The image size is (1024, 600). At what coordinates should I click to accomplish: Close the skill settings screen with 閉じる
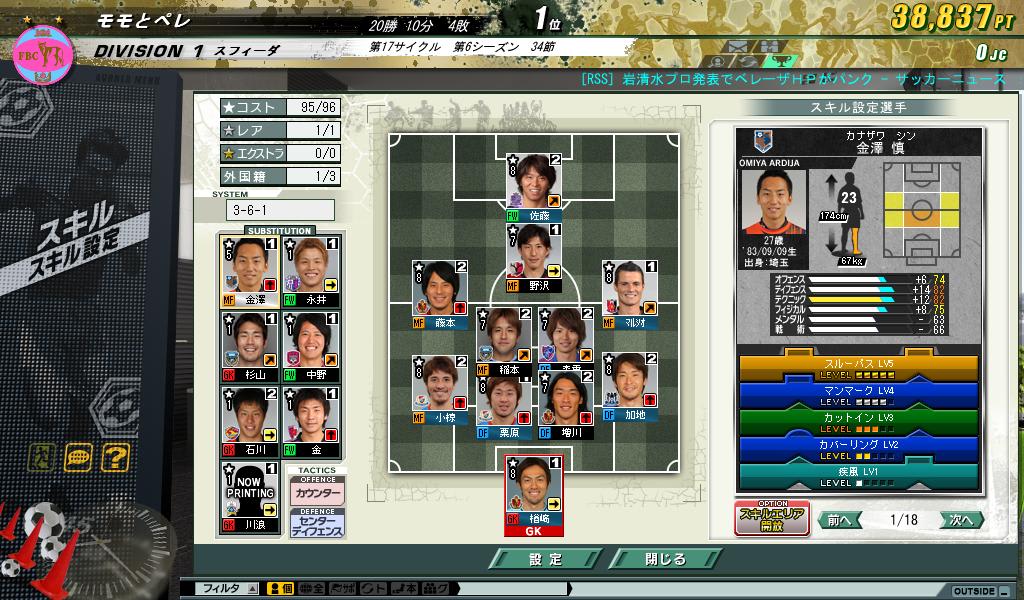tap(664, 559)
